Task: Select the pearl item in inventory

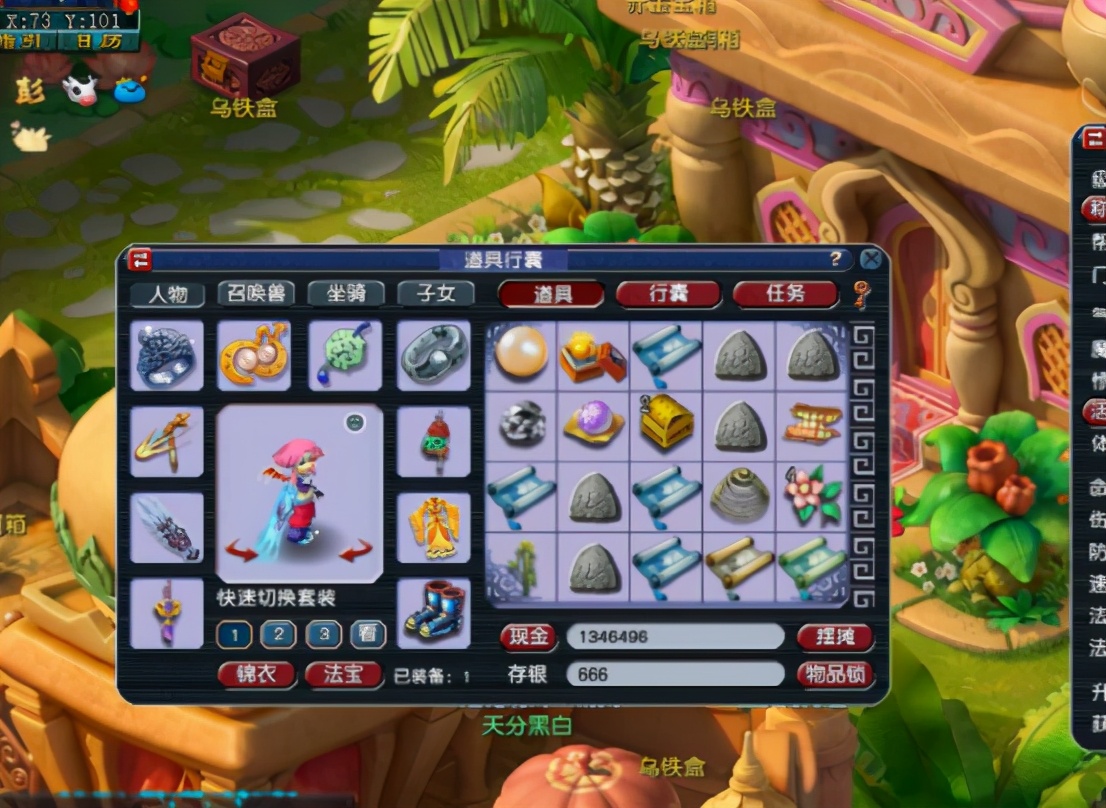Action: tap(522, 354)
